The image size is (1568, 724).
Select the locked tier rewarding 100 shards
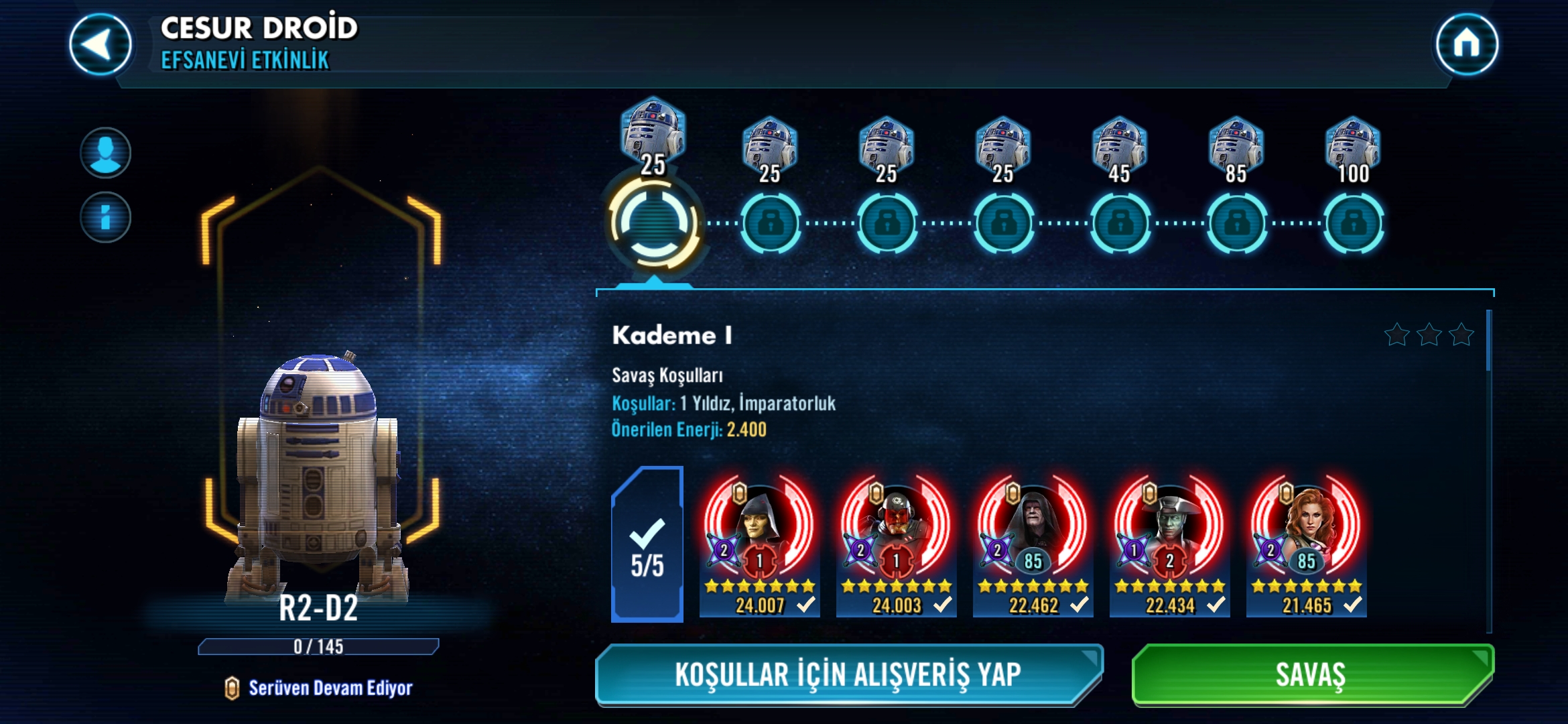click(1353, 223)
